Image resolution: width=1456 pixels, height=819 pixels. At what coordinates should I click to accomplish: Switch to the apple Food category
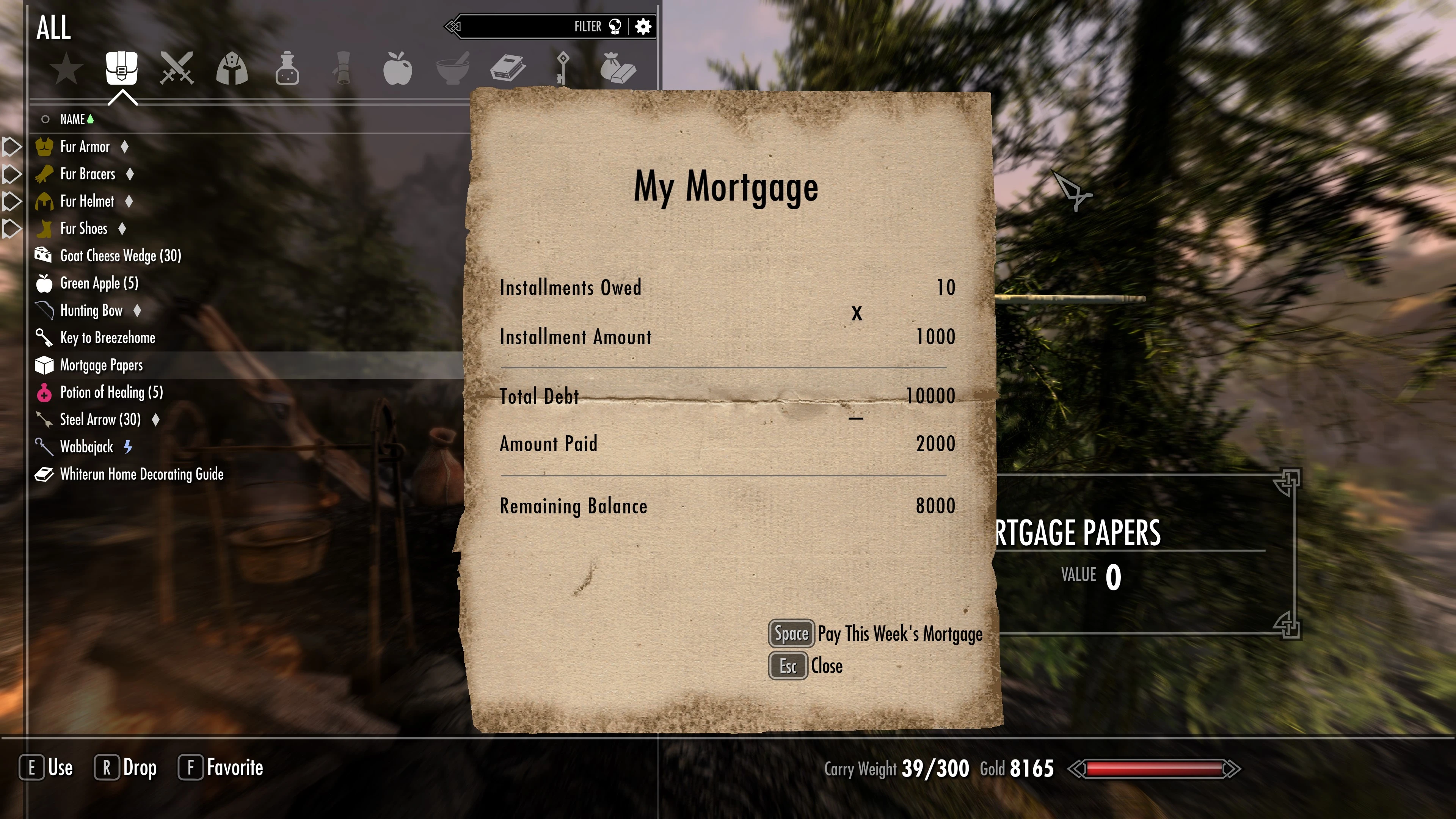397,69
